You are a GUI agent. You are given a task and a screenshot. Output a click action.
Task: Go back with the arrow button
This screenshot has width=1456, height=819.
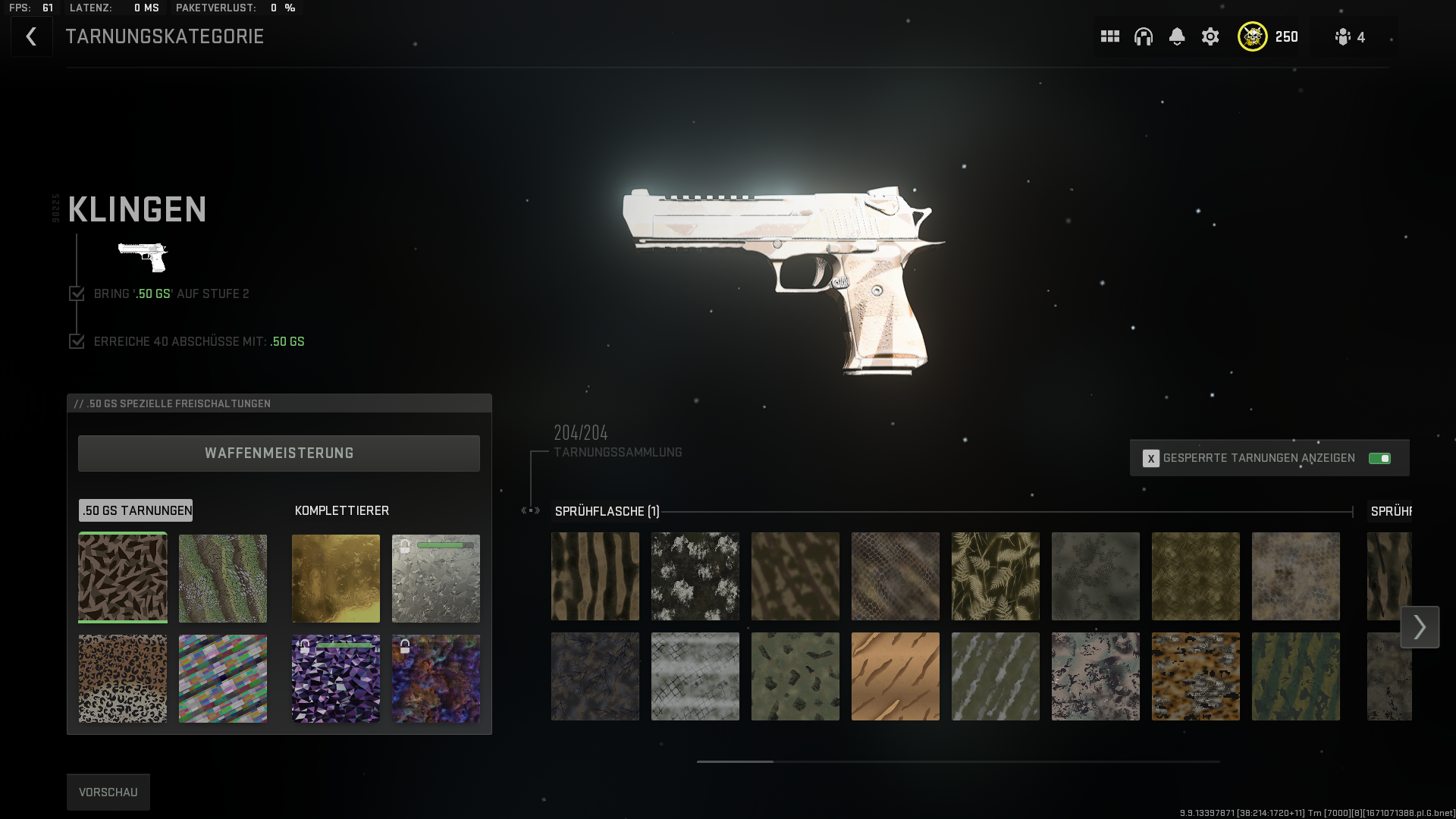point(31,36)
